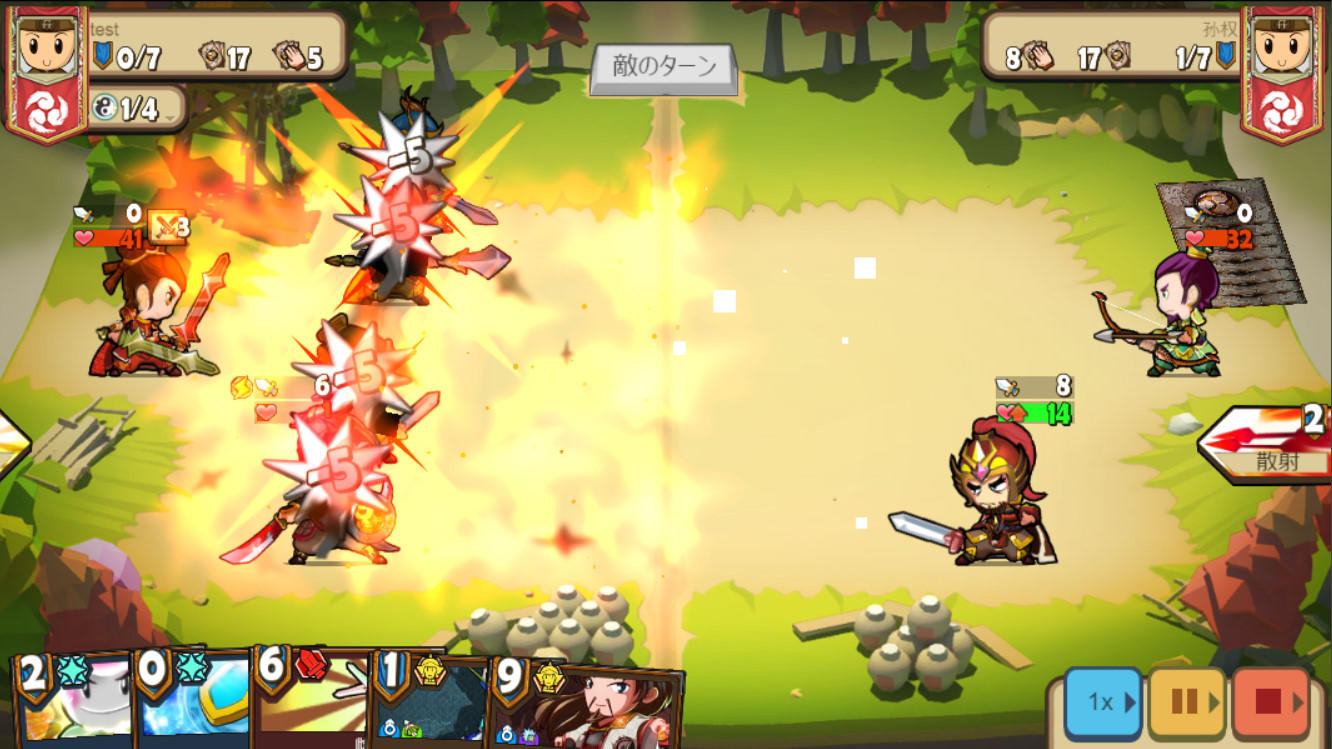Select the blue shield icon next to 0/7
This screenshot has height=749, width=1332.
[102, 56]
